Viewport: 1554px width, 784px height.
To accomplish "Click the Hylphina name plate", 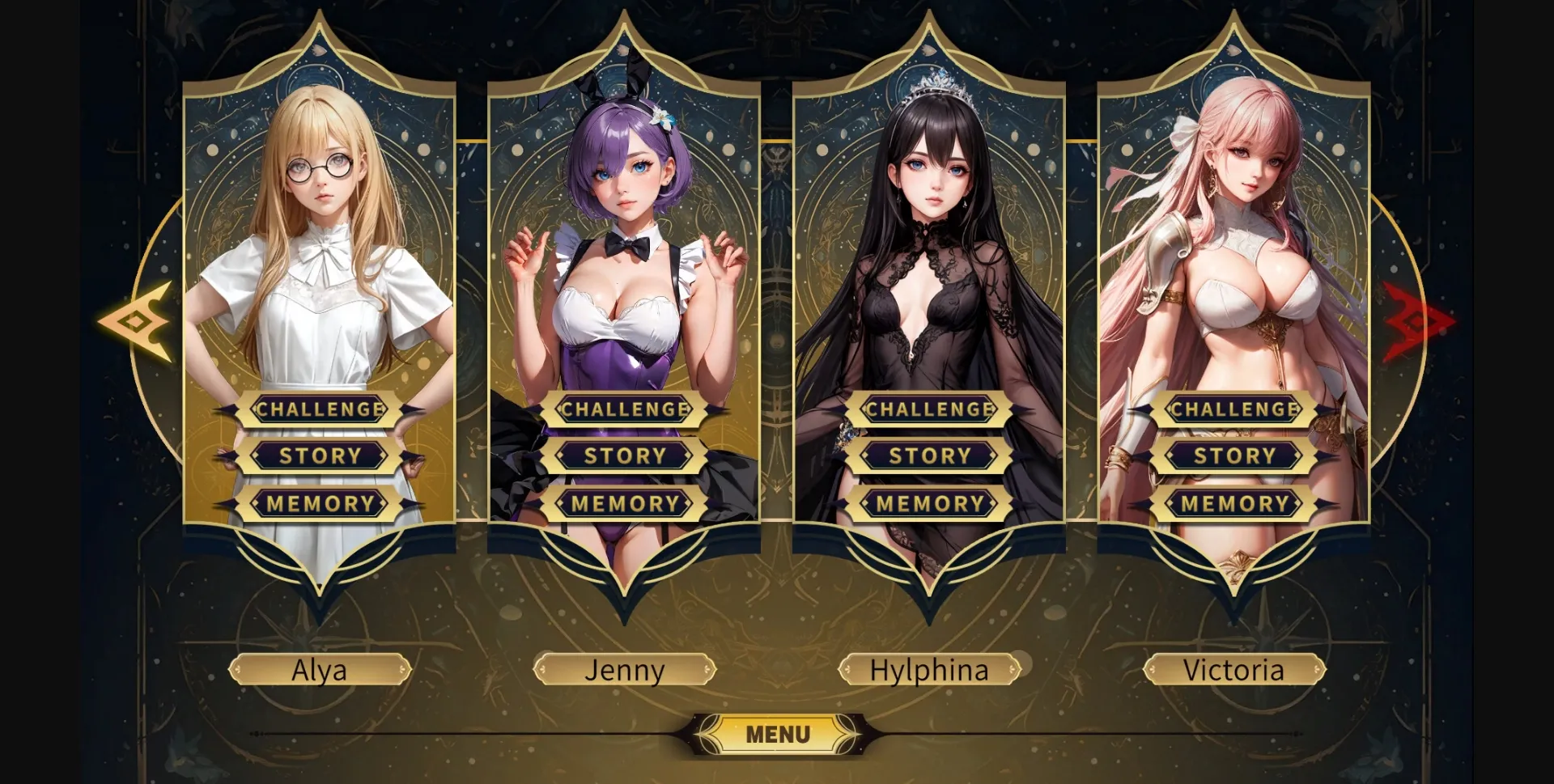I will (928, 669).
